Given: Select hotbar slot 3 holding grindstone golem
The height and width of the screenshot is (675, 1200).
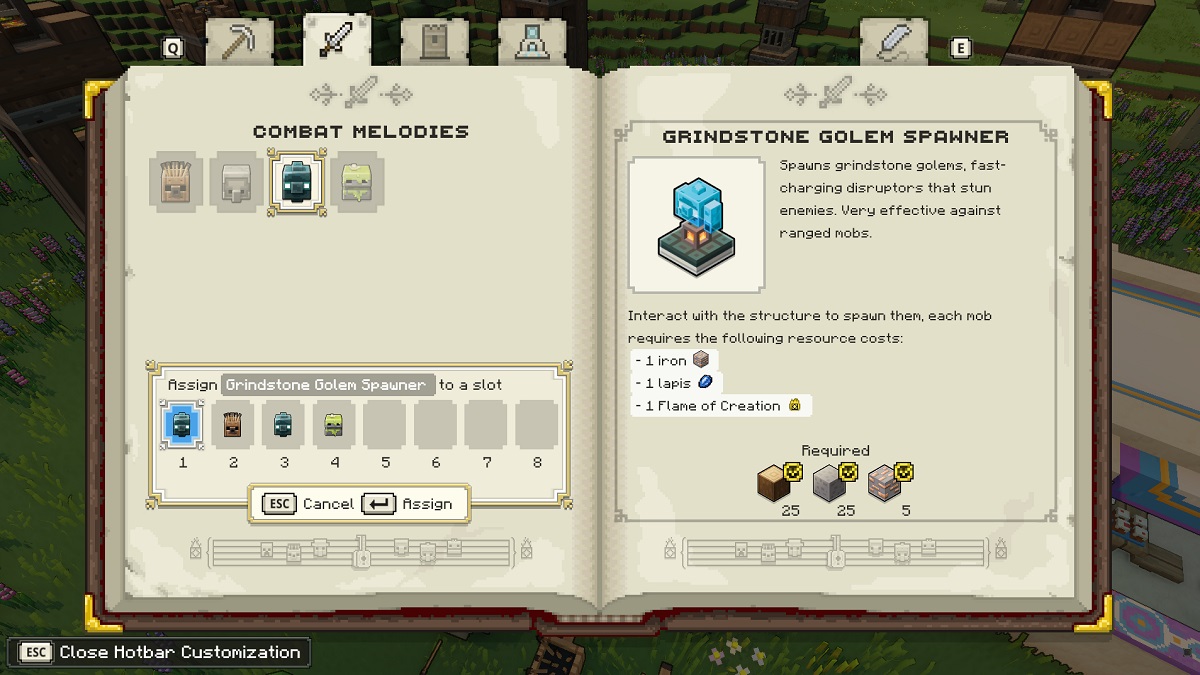Looking at the screenshot, I should (x=284, y=425).
